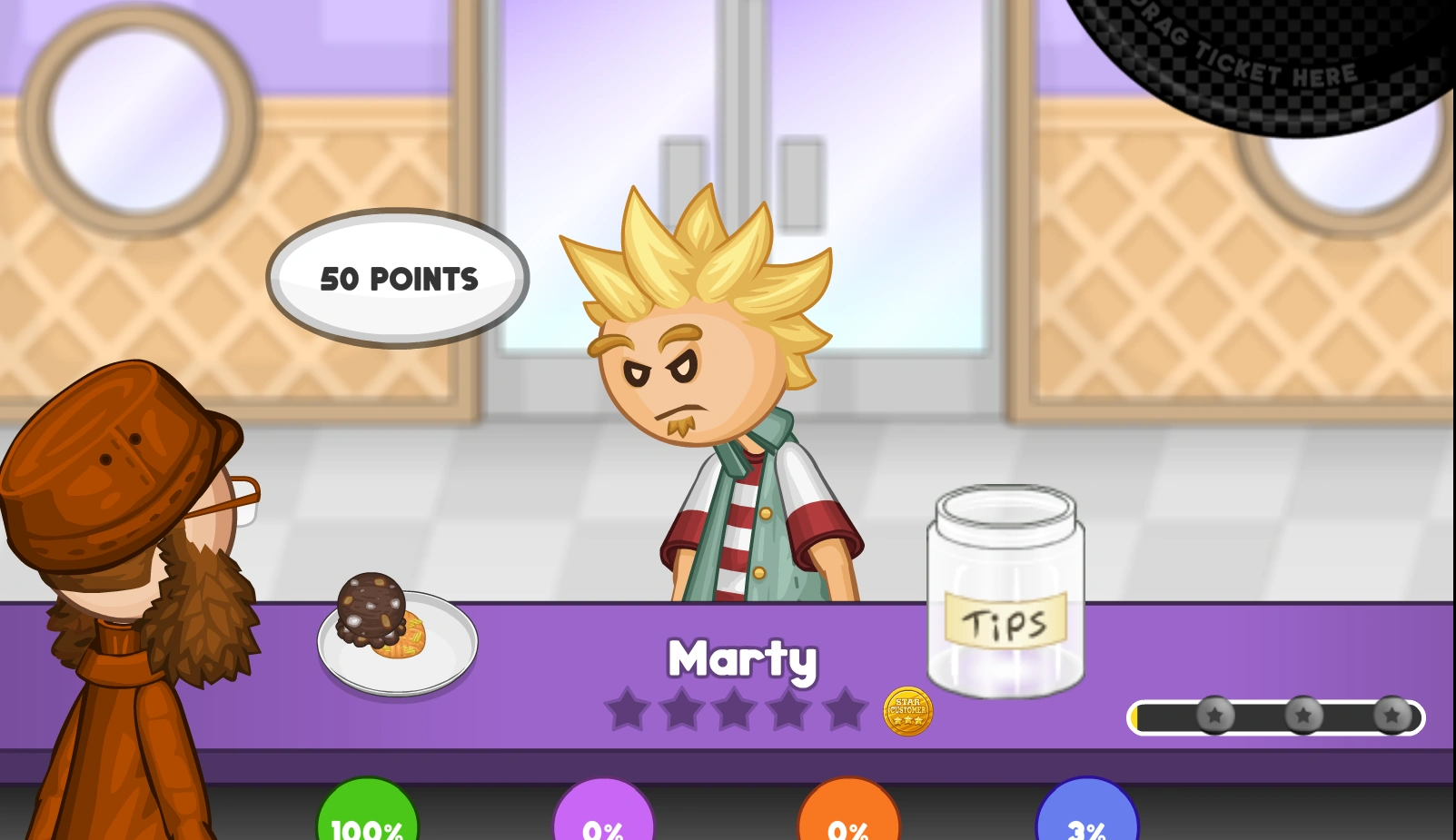This screenshot has width=1456, height=840.
Task: Select the Tips jar
Action: point(1005,590)
